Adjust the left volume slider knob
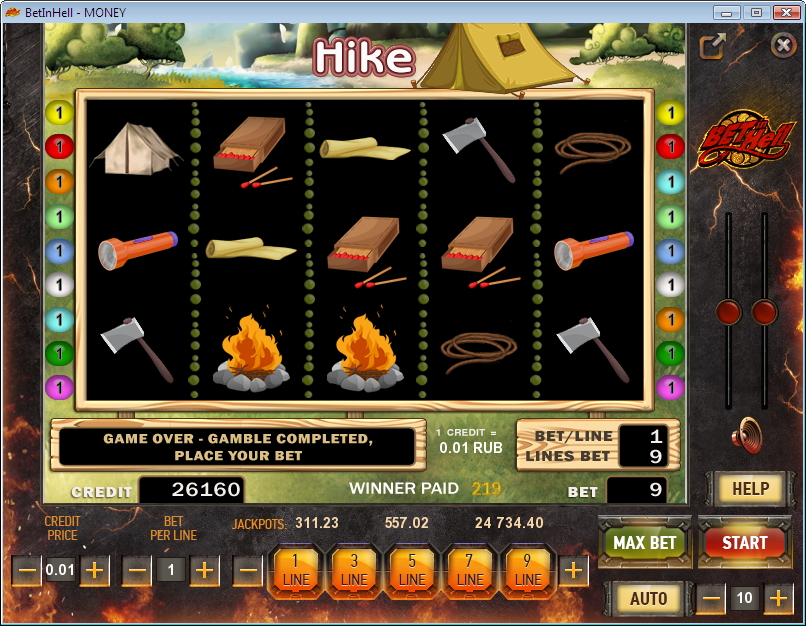The width and height of the screenshot is (806, 626). (x=729, y=312)
